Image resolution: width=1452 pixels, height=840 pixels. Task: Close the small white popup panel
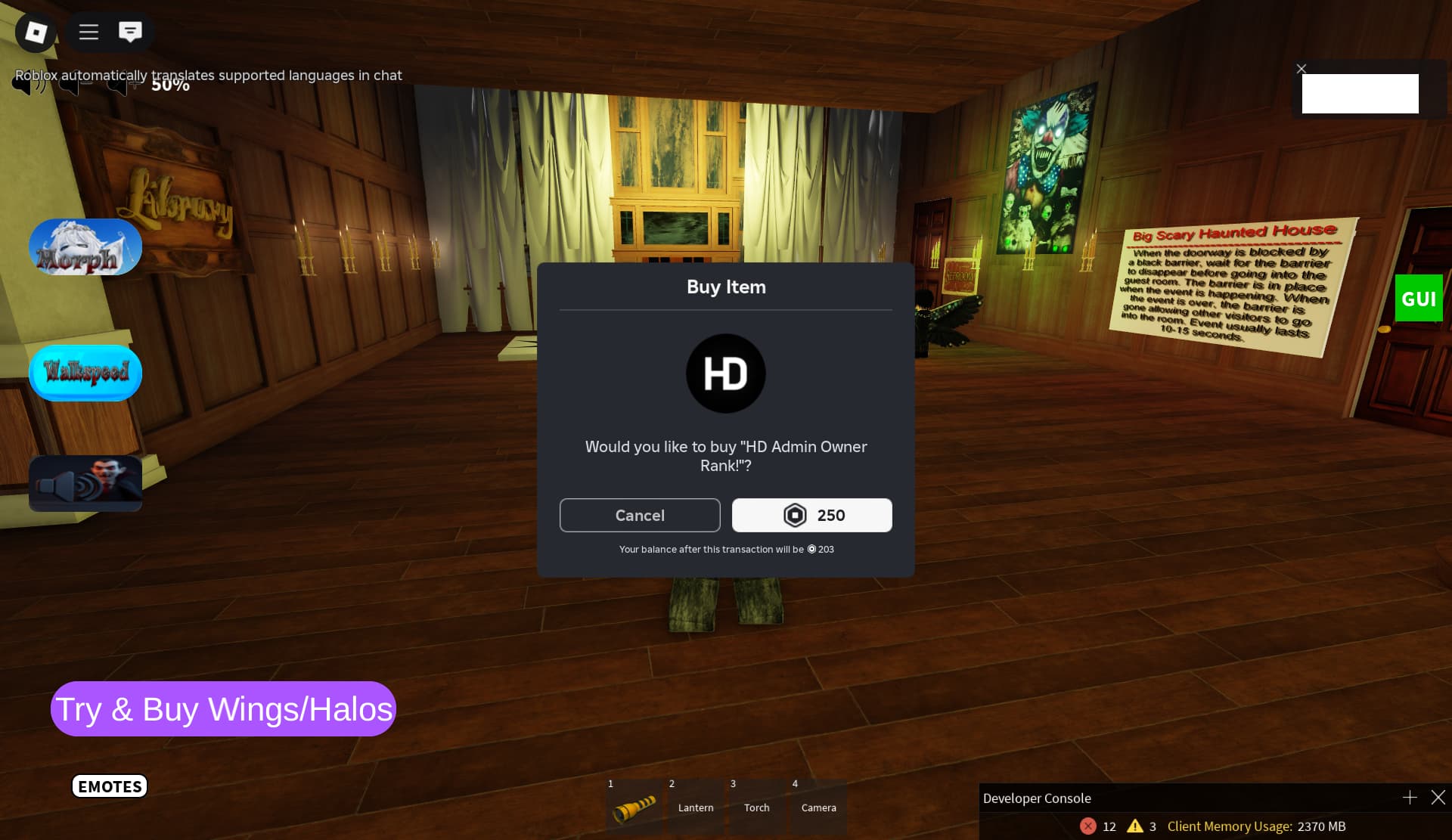click(x=1301, y=69)
